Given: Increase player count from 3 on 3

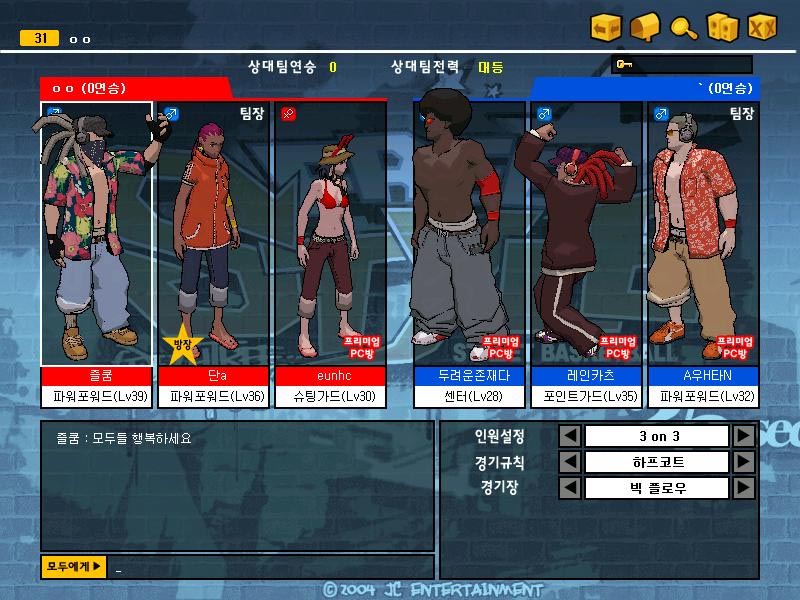Looking at the screenshot, I should coord(743,437).
